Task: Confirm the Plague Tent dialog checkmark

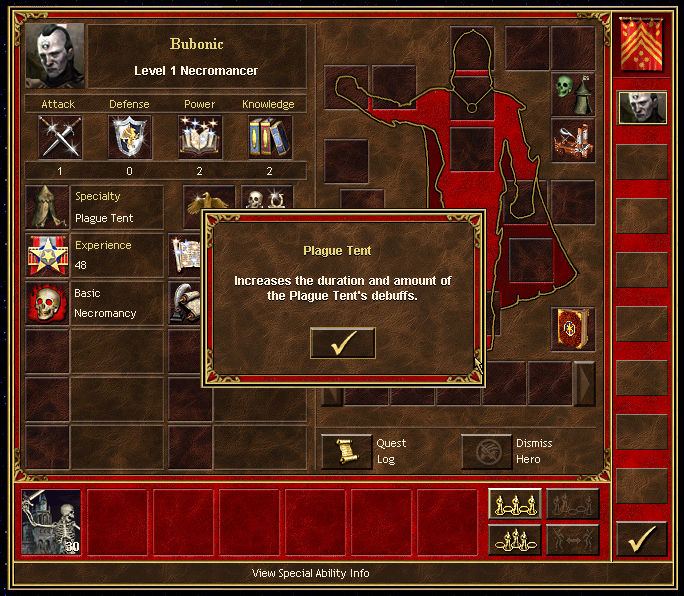Action: coord(343,343)
